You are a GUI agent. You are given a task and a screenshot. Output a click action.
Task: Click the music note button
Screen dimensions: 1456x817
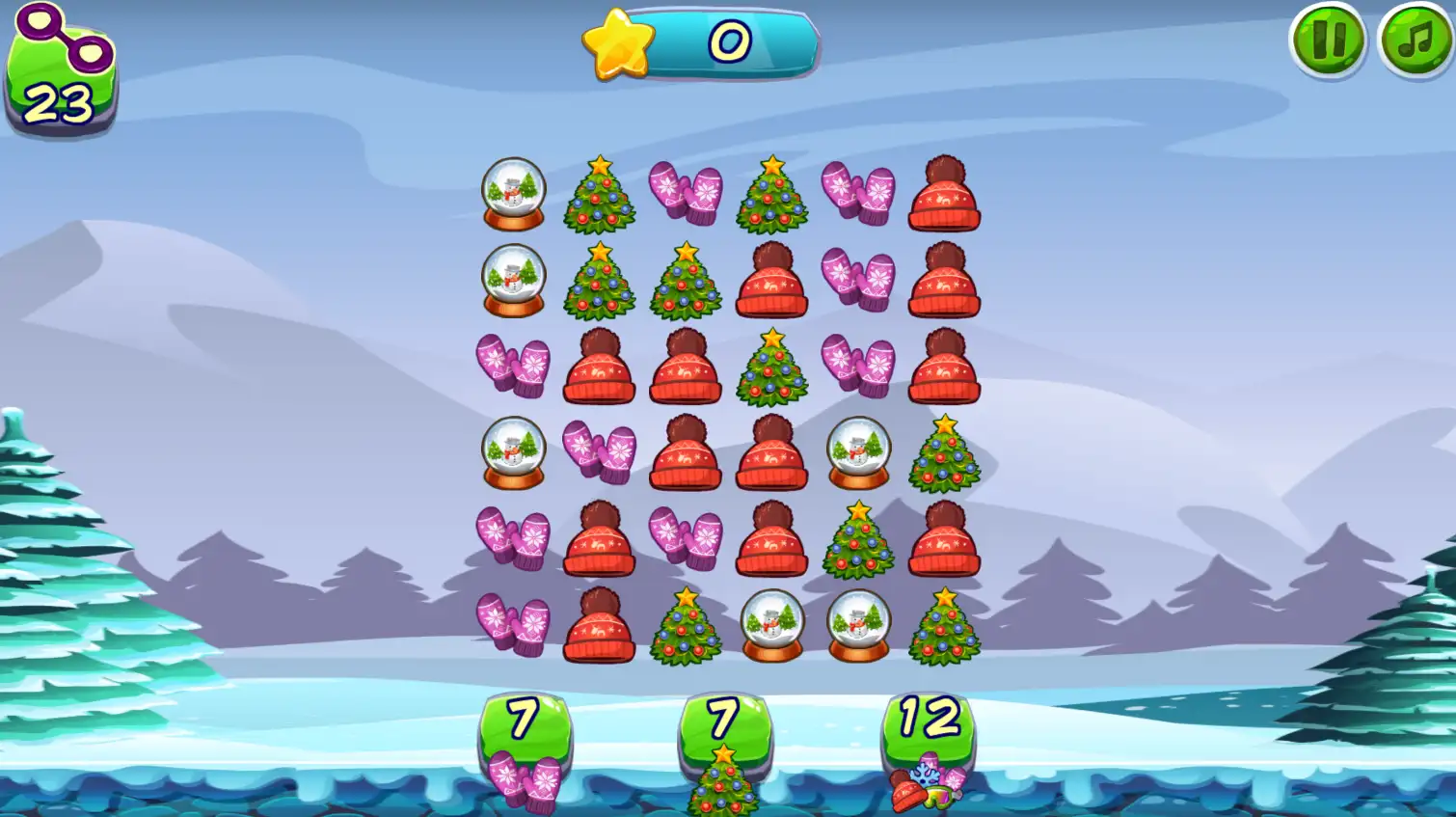(x=1413, y=39)
